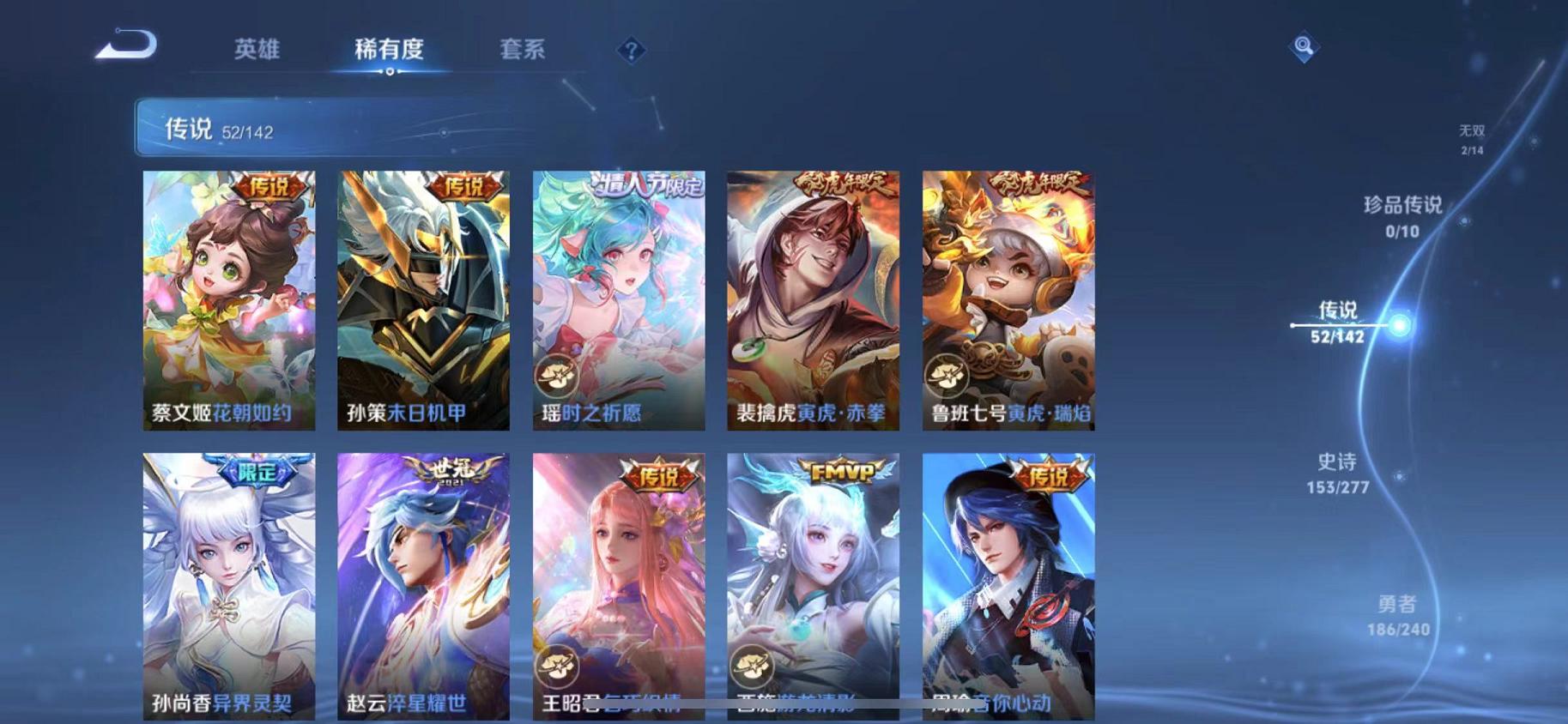Click the 情人节限定 badge on 瑶's card

point(650,185)
